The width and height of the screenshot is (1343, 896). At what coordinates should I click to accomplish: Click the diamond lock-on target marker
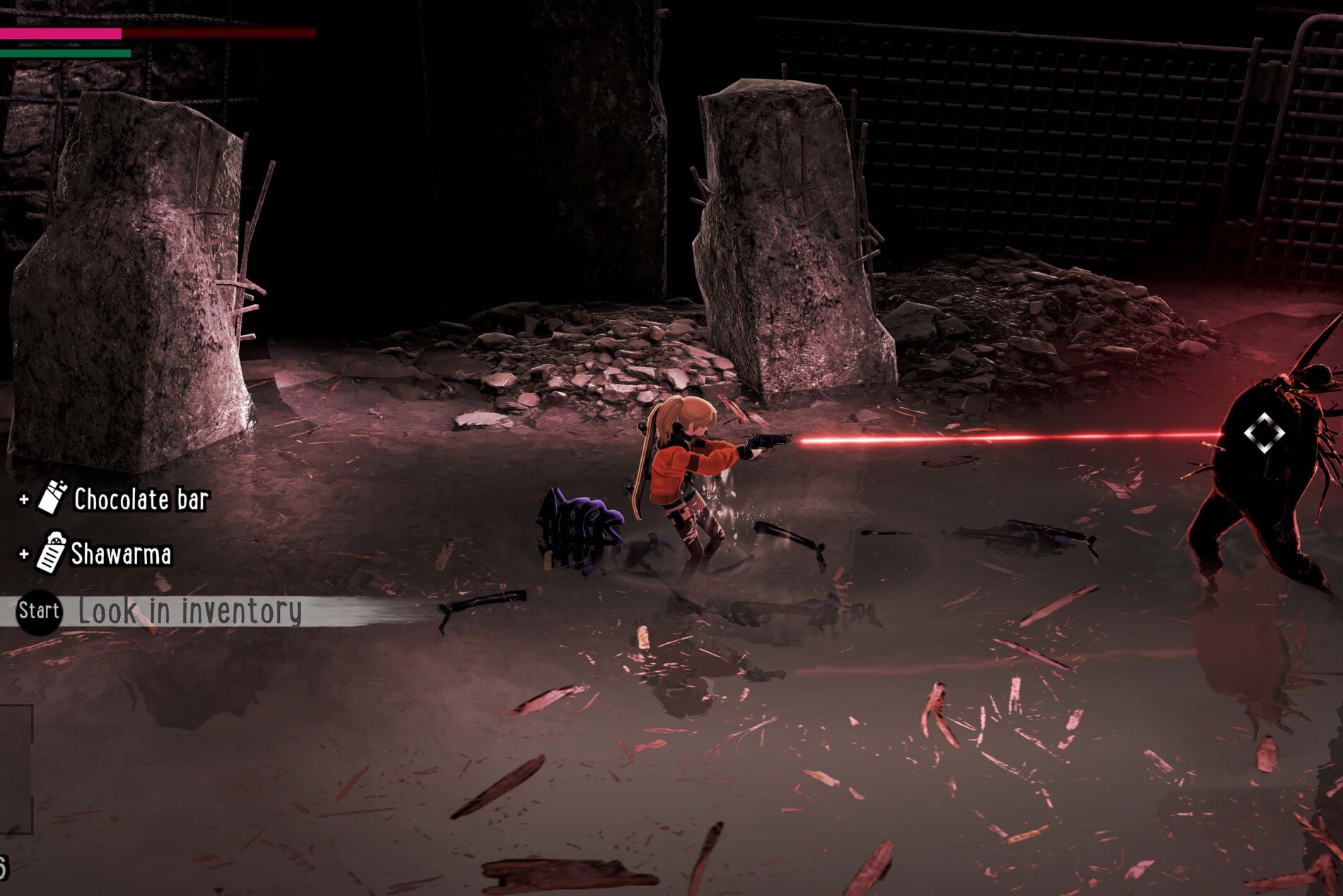pyautogui.click(x=1264, y=432)
